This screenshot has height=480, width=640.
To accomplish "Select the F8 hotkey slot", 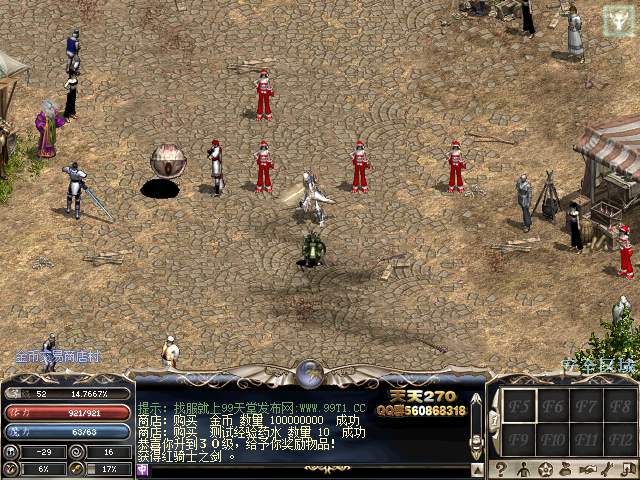I will click(621, 407).
